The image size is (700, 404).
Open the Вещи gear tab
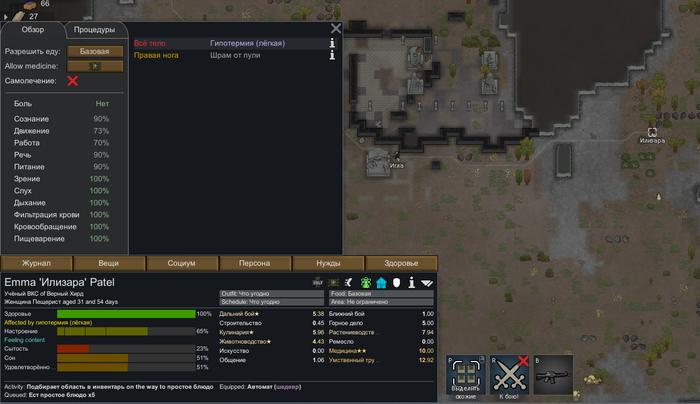(109, 262)
